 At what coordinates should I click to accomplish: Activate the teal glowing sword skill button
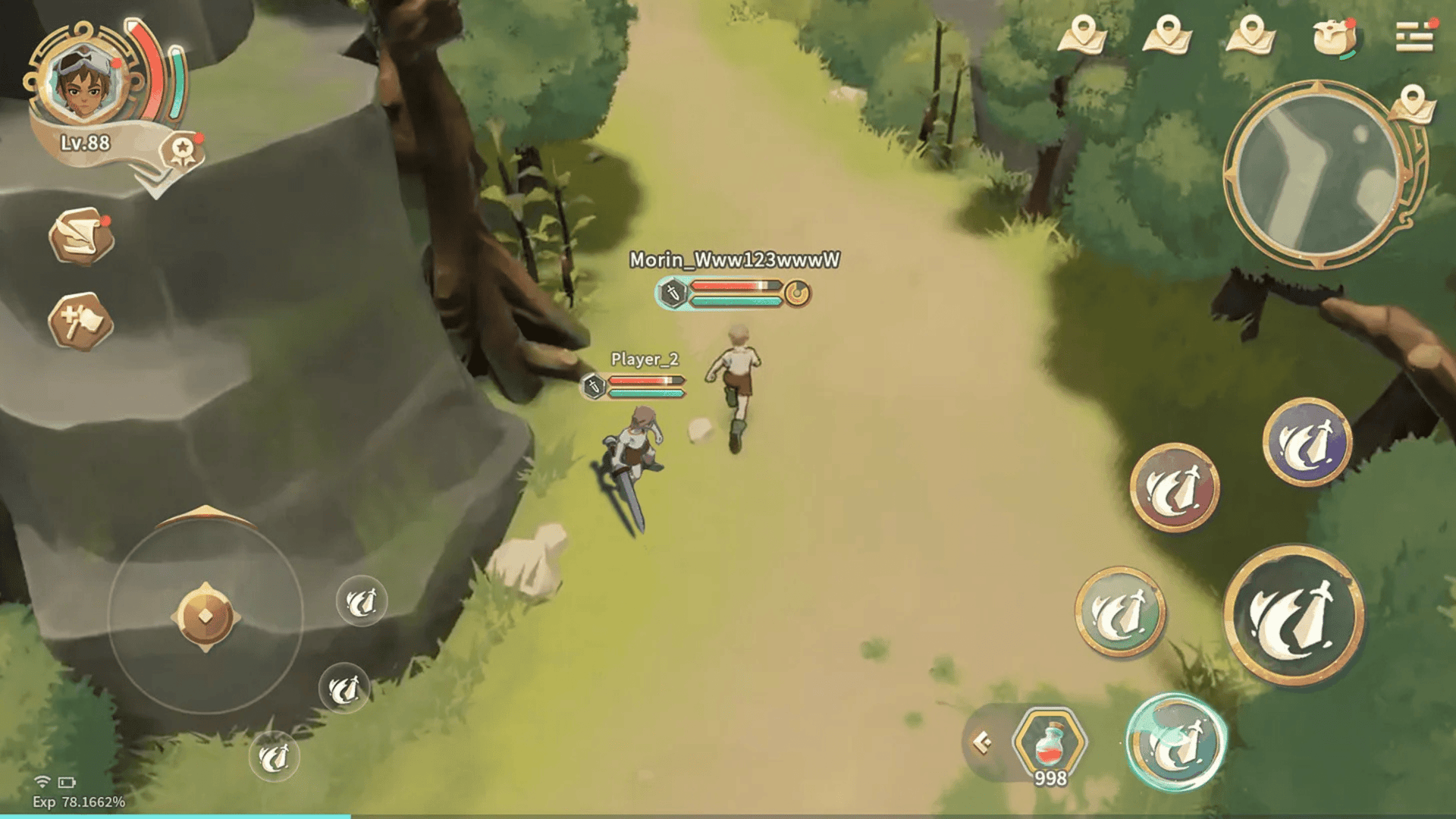pyautogui.click(x=1175, y=743)
